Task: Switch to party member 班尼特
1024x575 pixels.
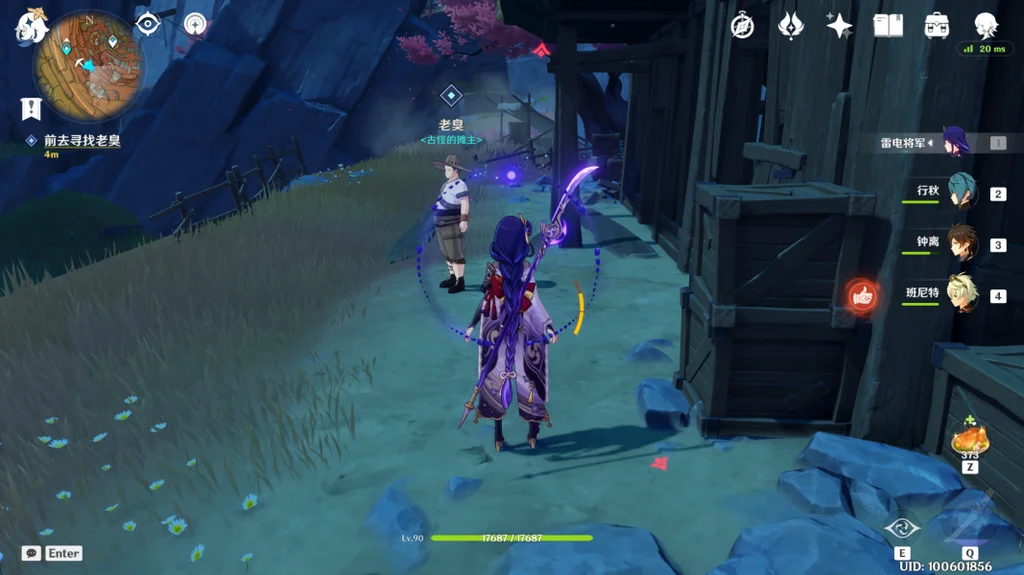Action: pos(962,294)
